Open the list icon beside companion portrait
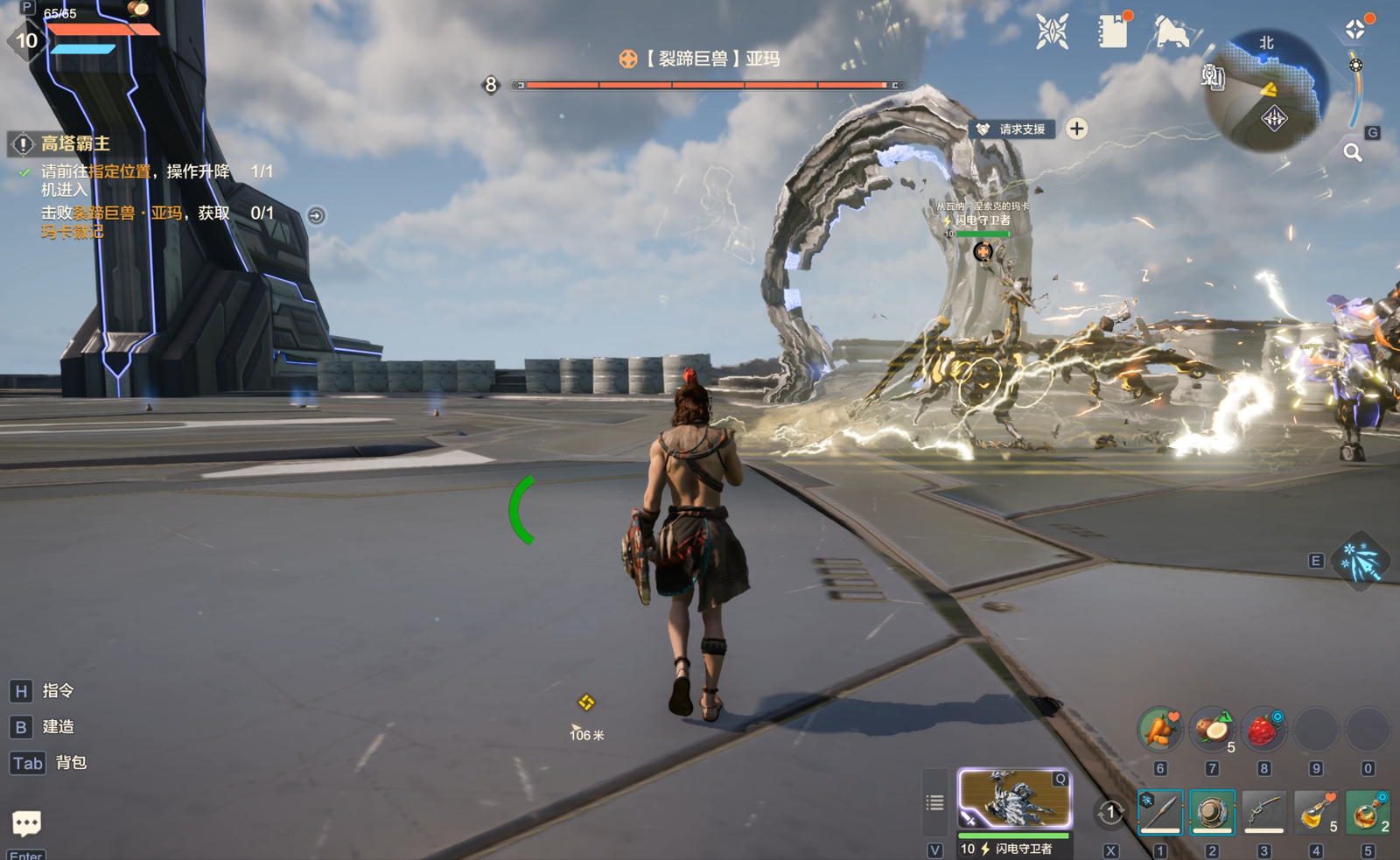1400x860 pixels. tap(934, 802)
